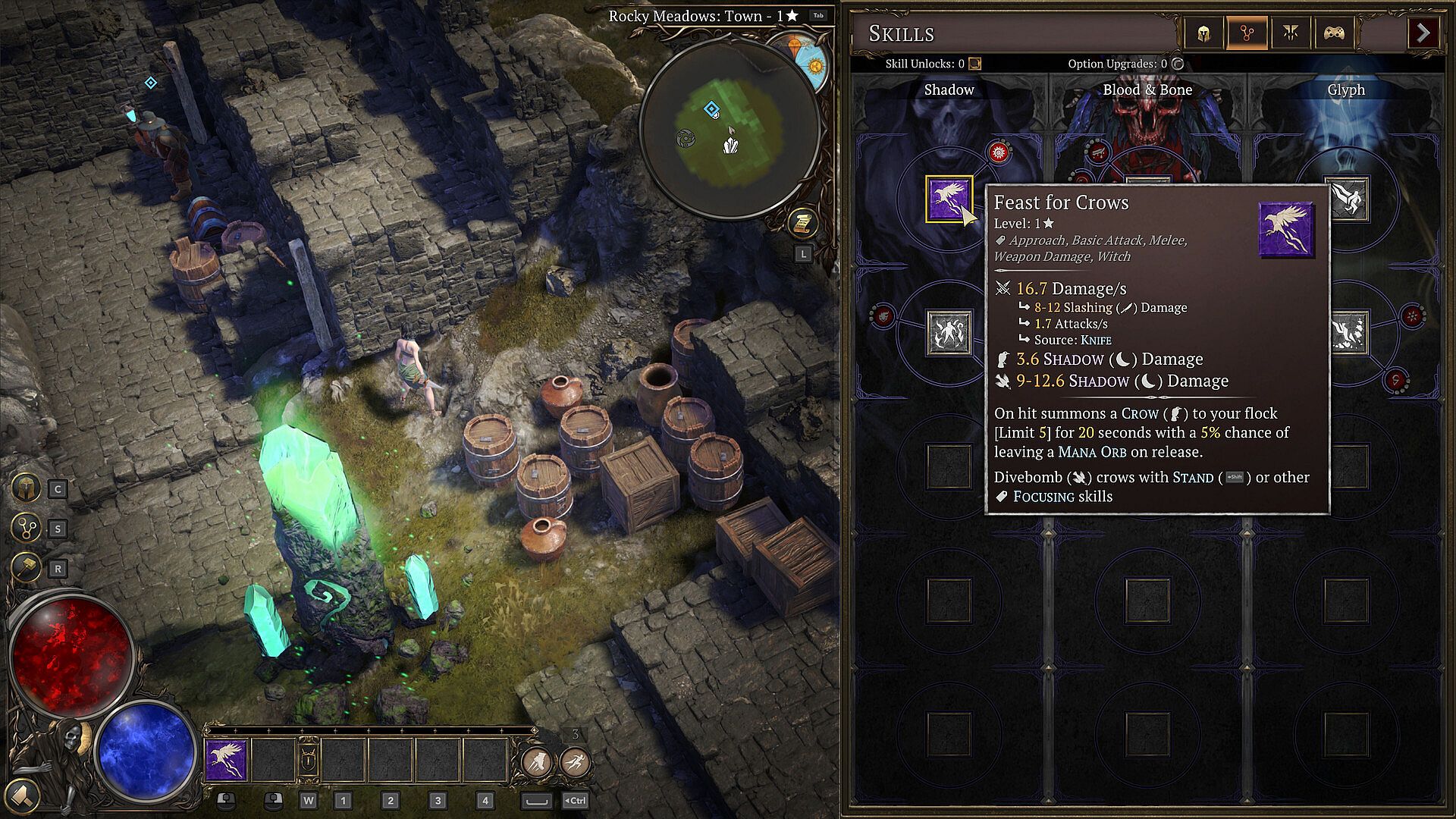Open skills via the branching nodes HUD icon

26,528
